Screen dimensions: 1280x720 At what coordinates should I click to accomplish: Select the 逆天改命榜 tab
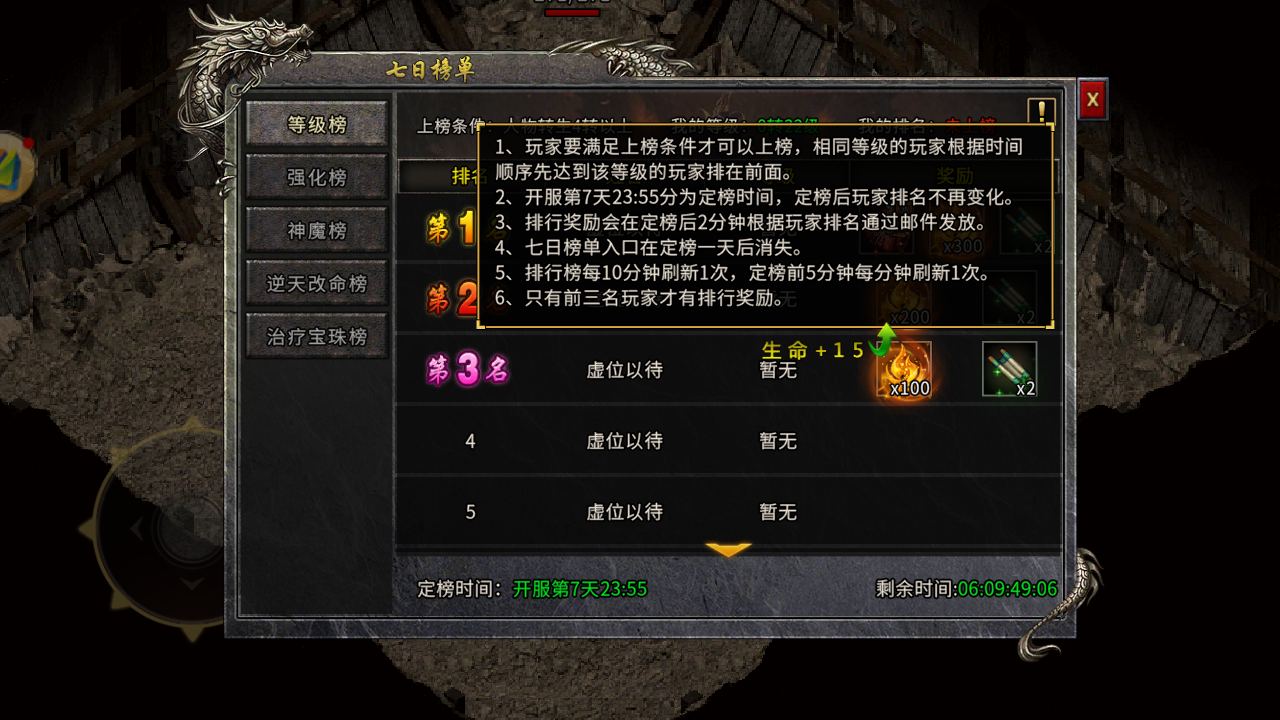click(x=316, y=282)
